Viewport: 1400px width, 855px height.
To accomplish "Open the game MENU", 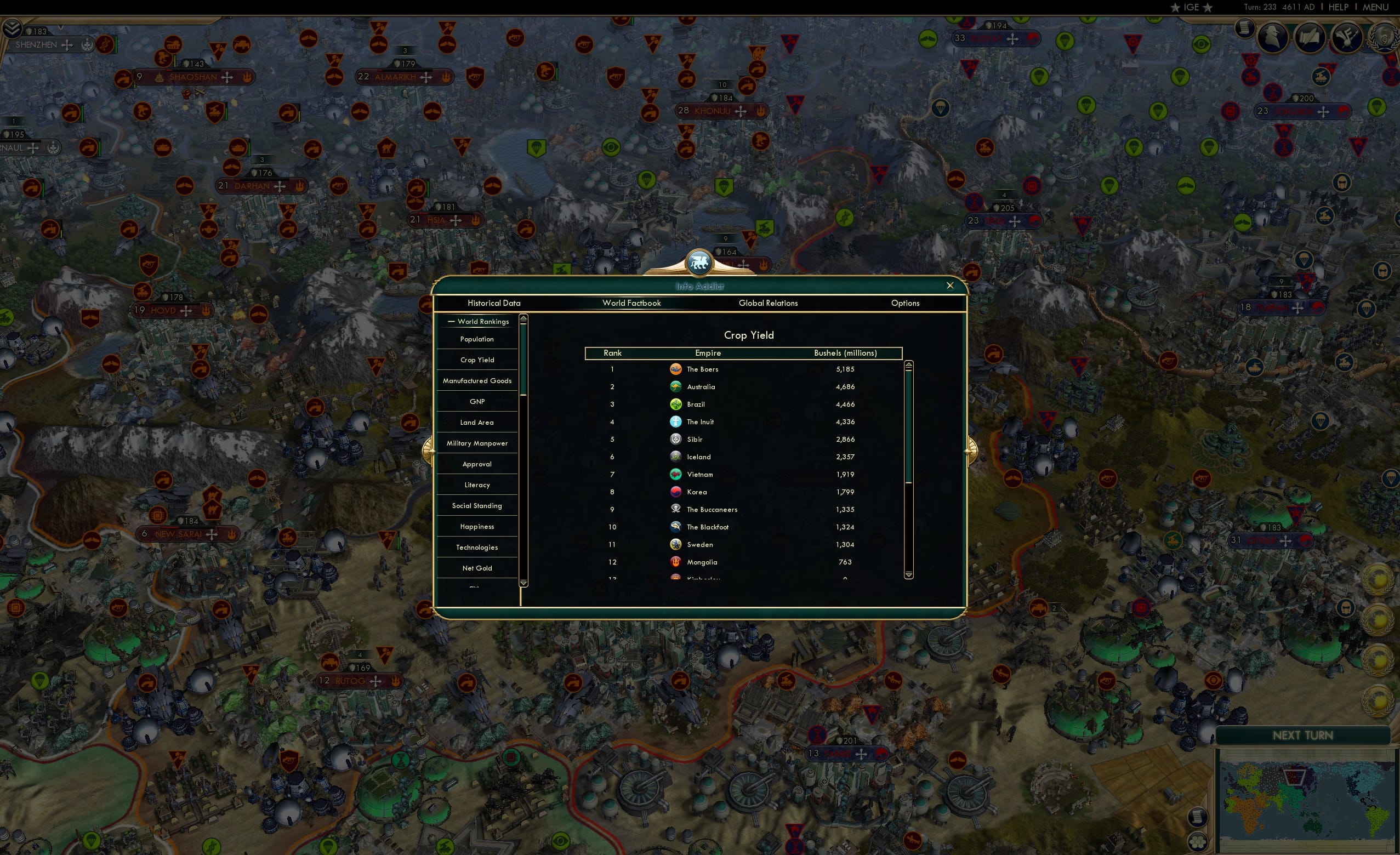I will coord(1375,7).
